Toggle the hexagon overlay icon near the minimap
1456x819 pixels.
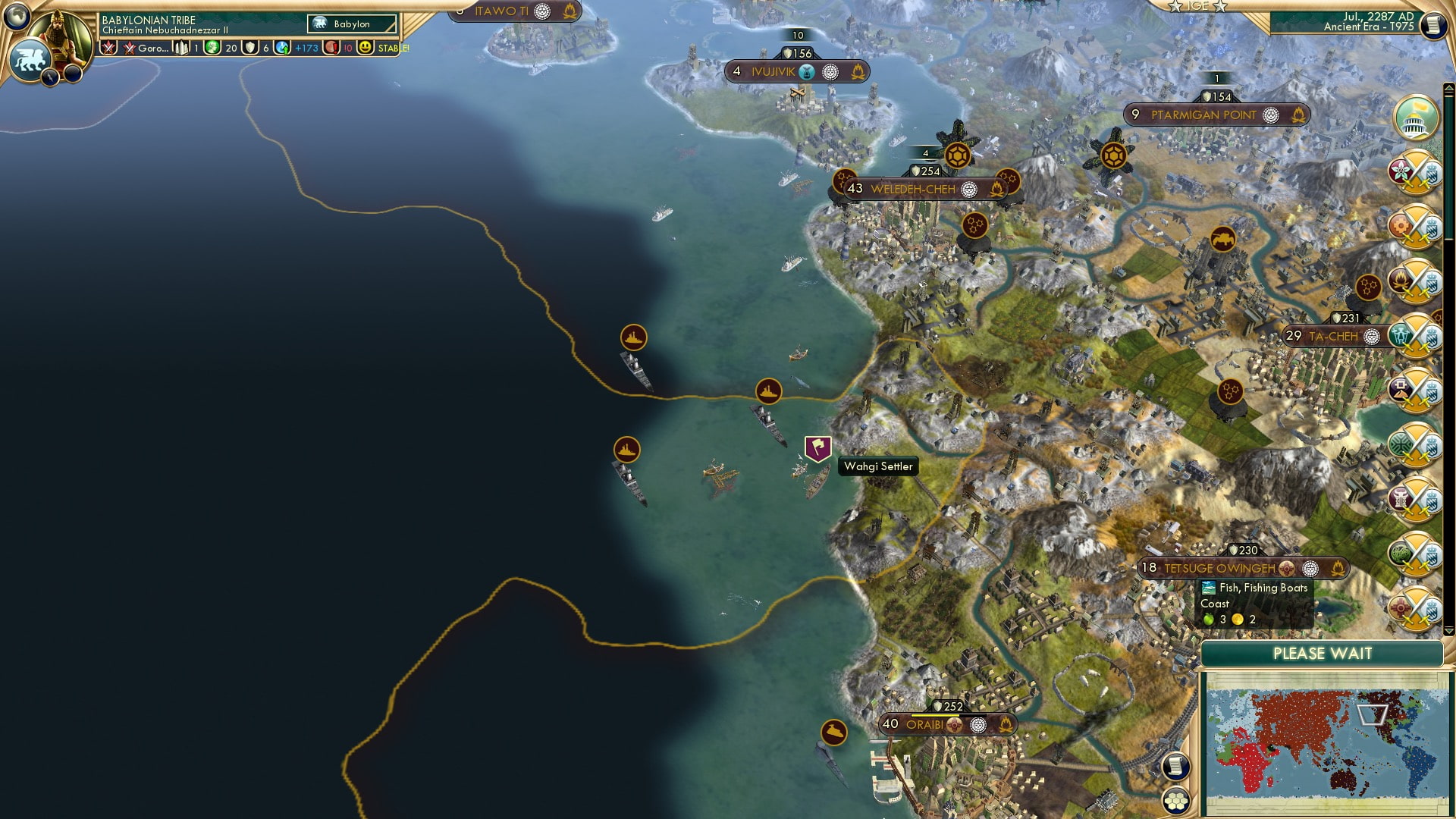(x=1175, y=802)
